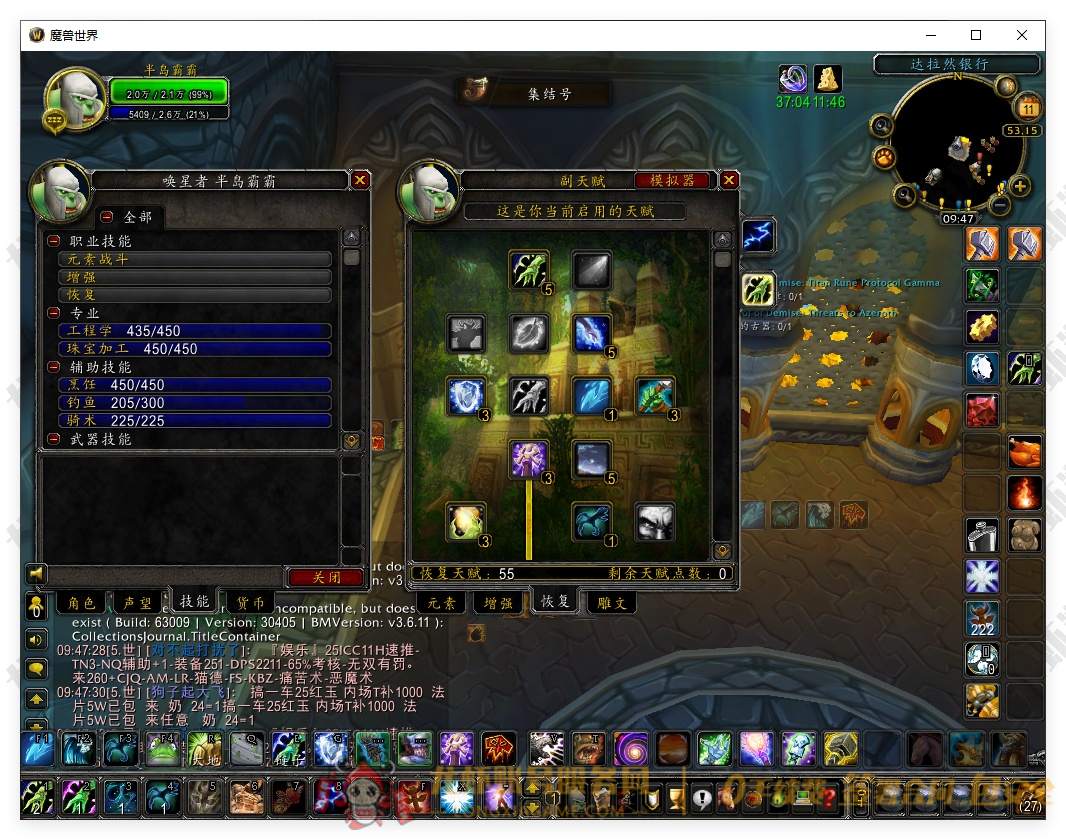The image size is (1066, 840).
Task: Select the 货币 currency tab
Action: pos(250,602)
